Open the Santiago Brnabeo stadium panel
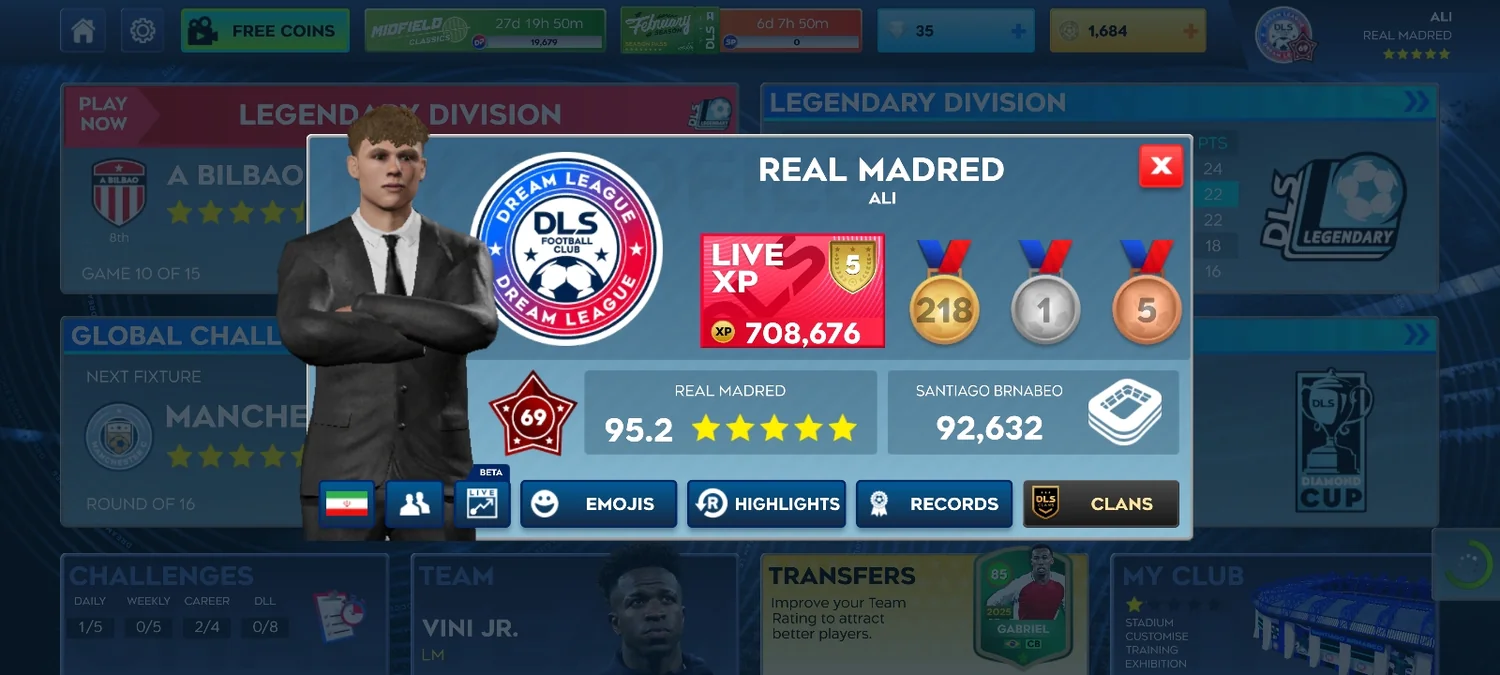 click(x=1033, y=412)
